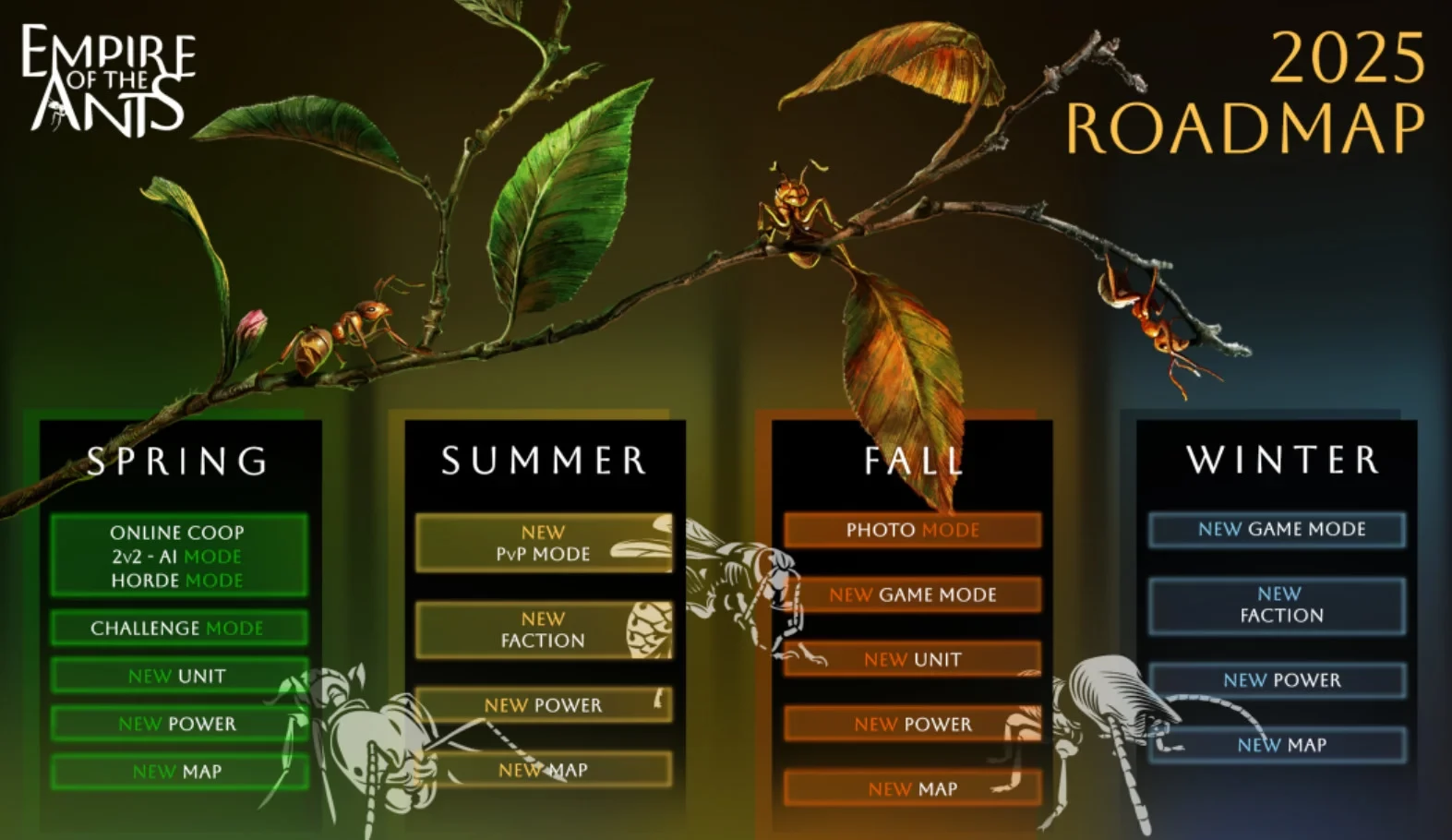The image size is (1452, 840).
Task: Select the New PvP Mode box
Action: pyautogui.click(x=543, y=543)
